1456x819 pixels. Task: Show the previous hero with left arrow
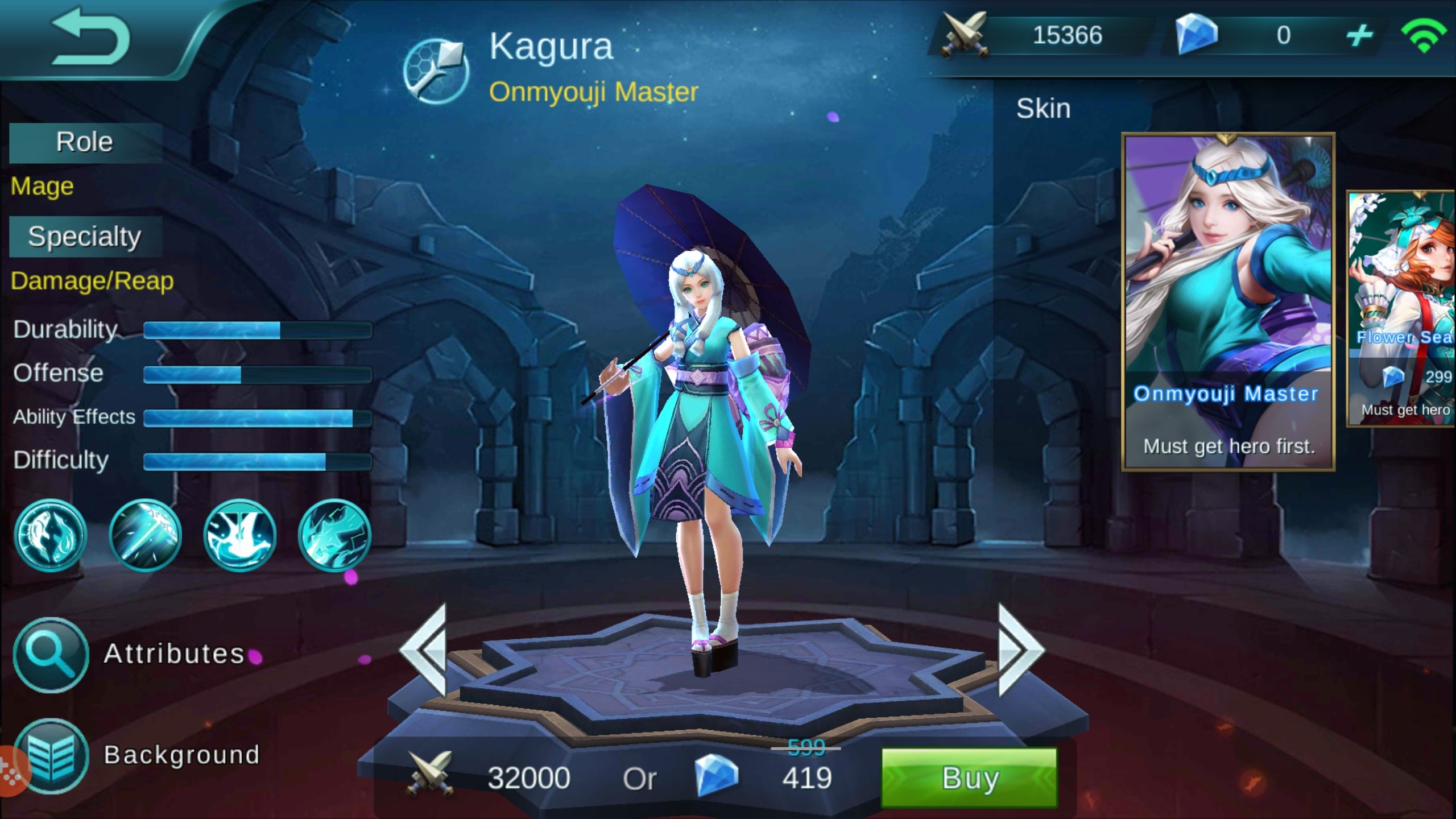[424, 650]
